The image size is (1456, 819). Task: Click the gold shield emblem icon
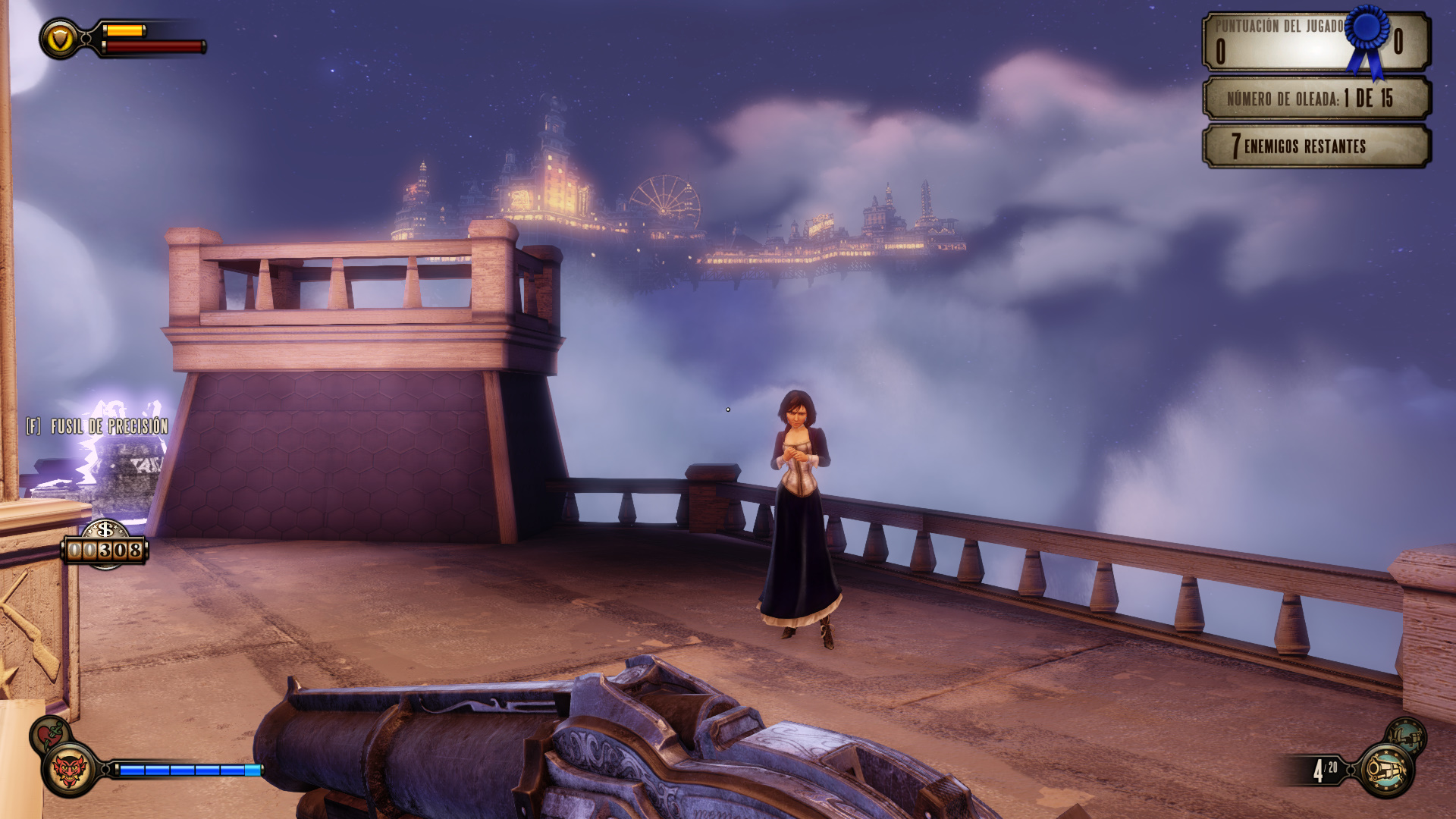coord(60,39)
